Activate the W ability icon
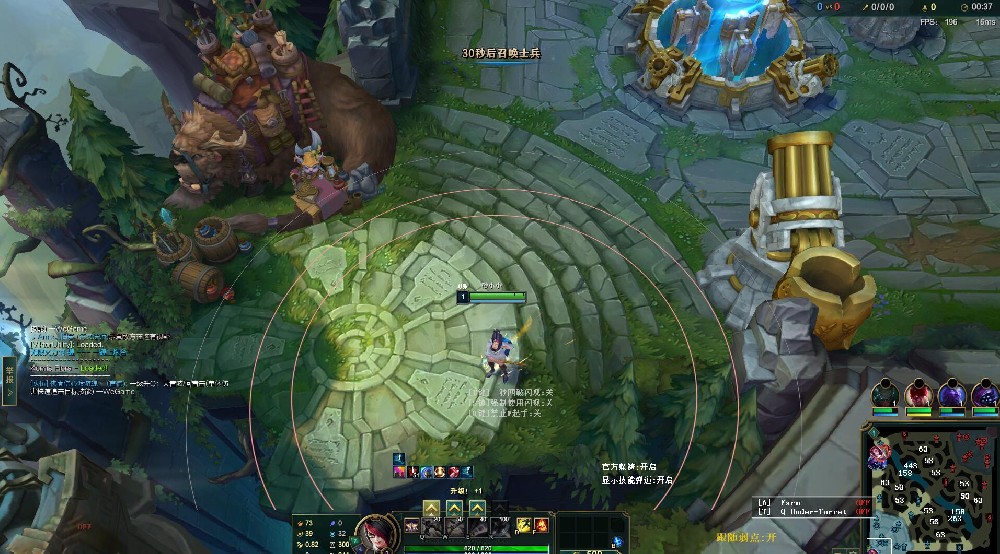 pos(455,525)
